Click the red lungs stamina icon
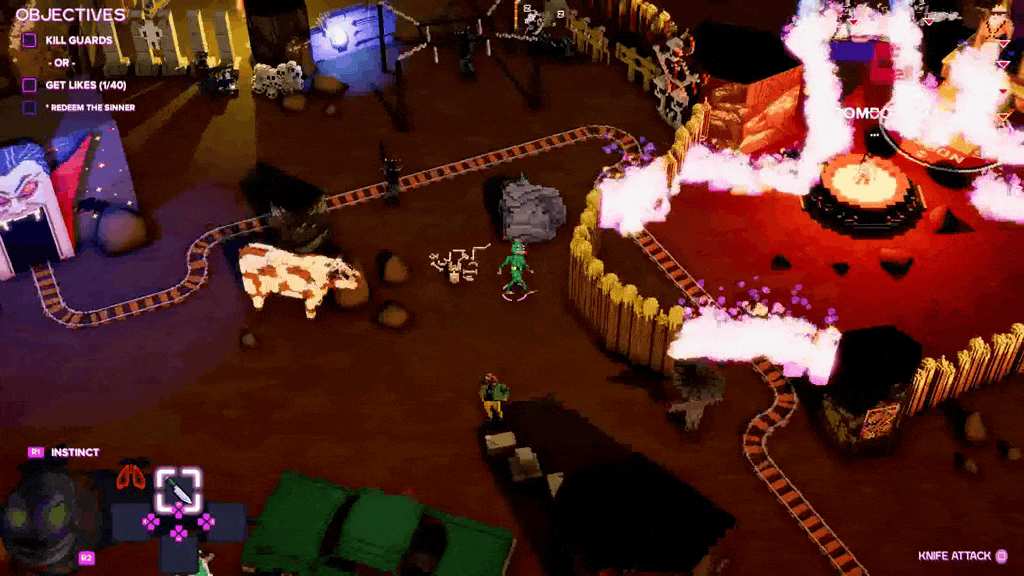This screenshot has width=1024, height=576. pos(130,477)
